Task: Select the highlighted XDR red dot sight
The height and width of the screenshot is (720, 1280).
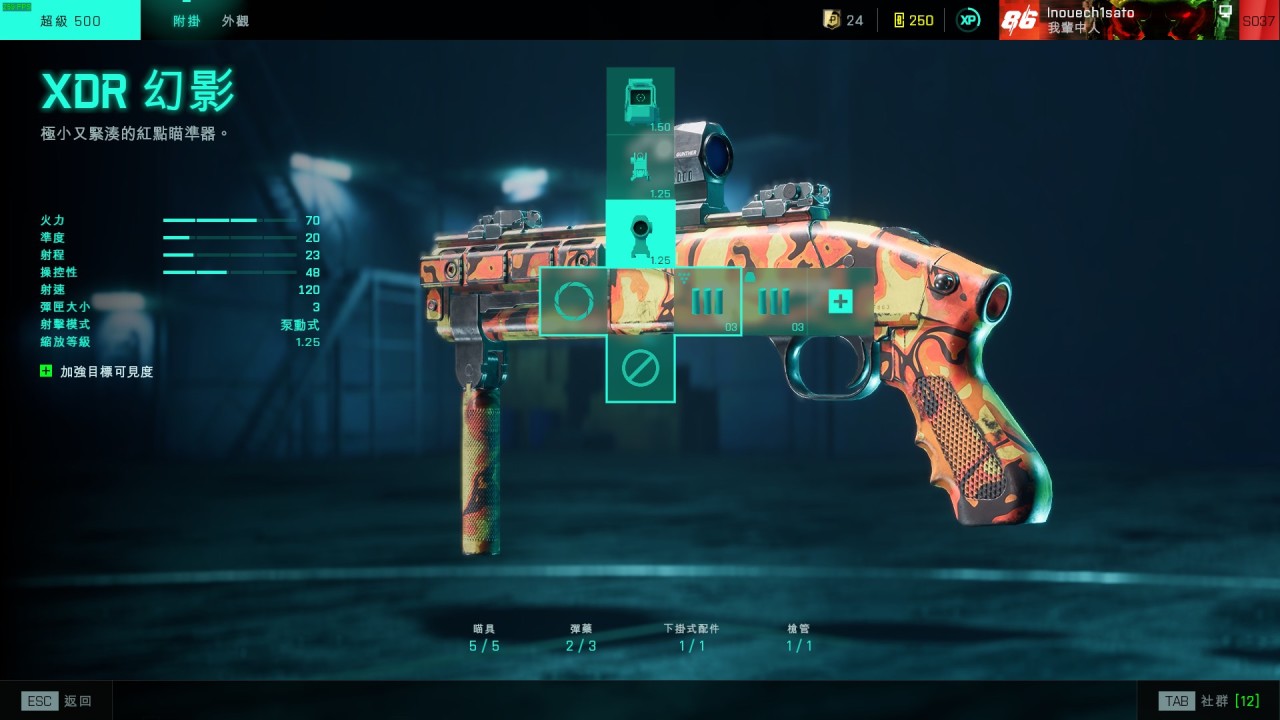Action: coord(640,234)
